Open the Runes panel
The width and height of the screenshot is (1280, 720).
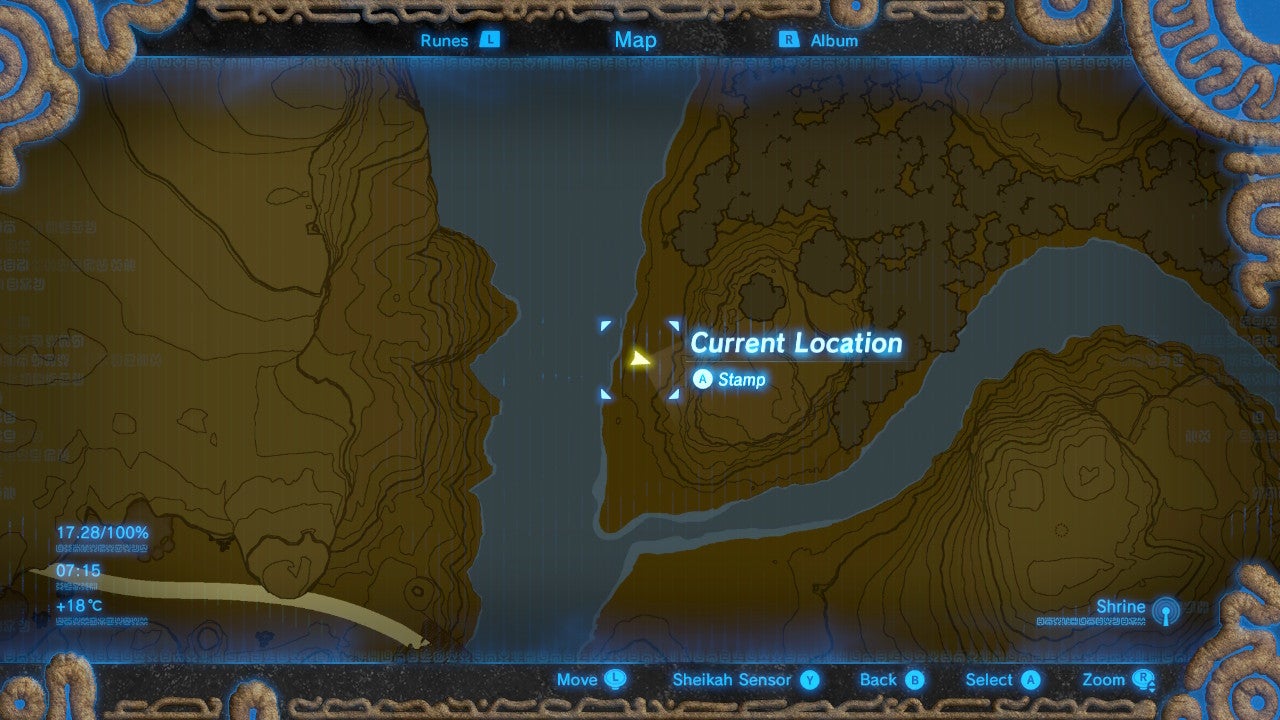442,40
